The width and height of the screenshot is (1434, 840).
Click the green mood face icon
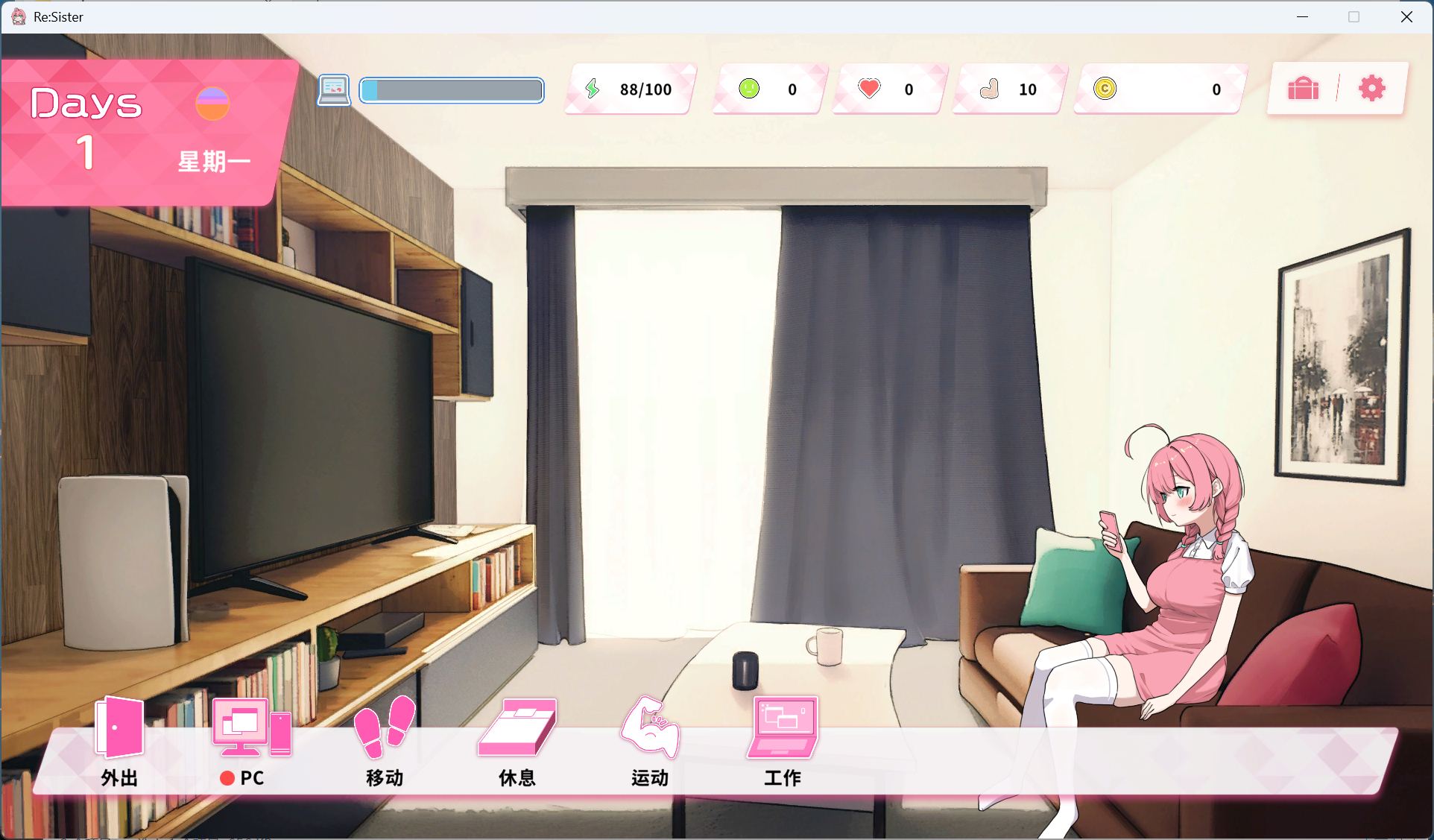tap(748, 89)
